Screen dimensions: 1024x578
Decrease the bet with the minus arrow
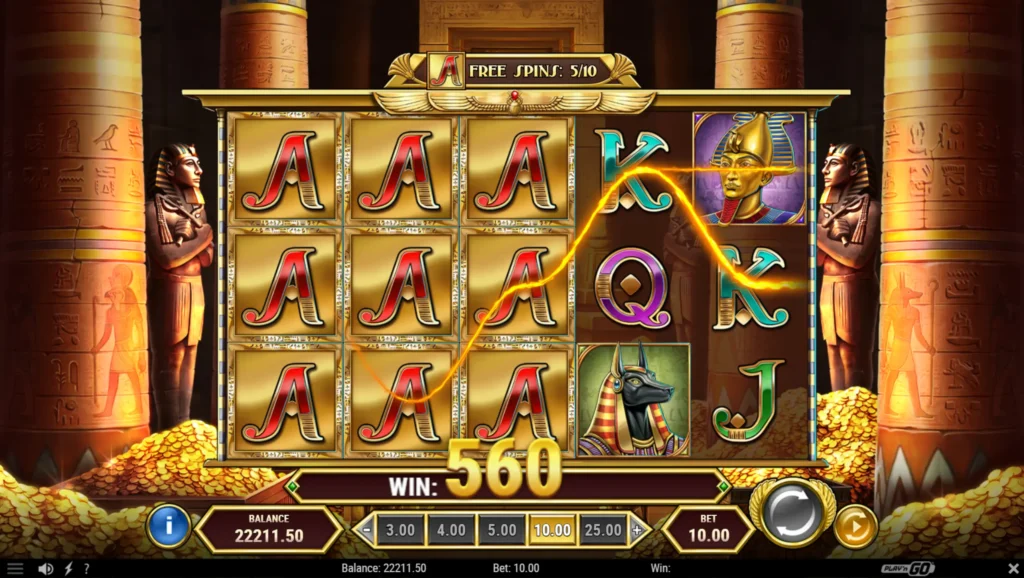[367, 529]
